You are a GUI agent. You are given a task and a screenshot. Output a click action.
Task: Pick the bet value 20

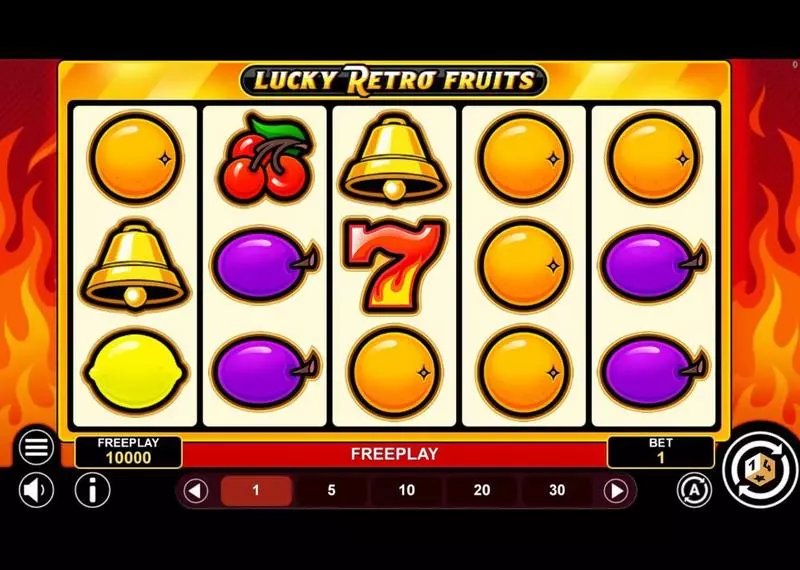481,491
